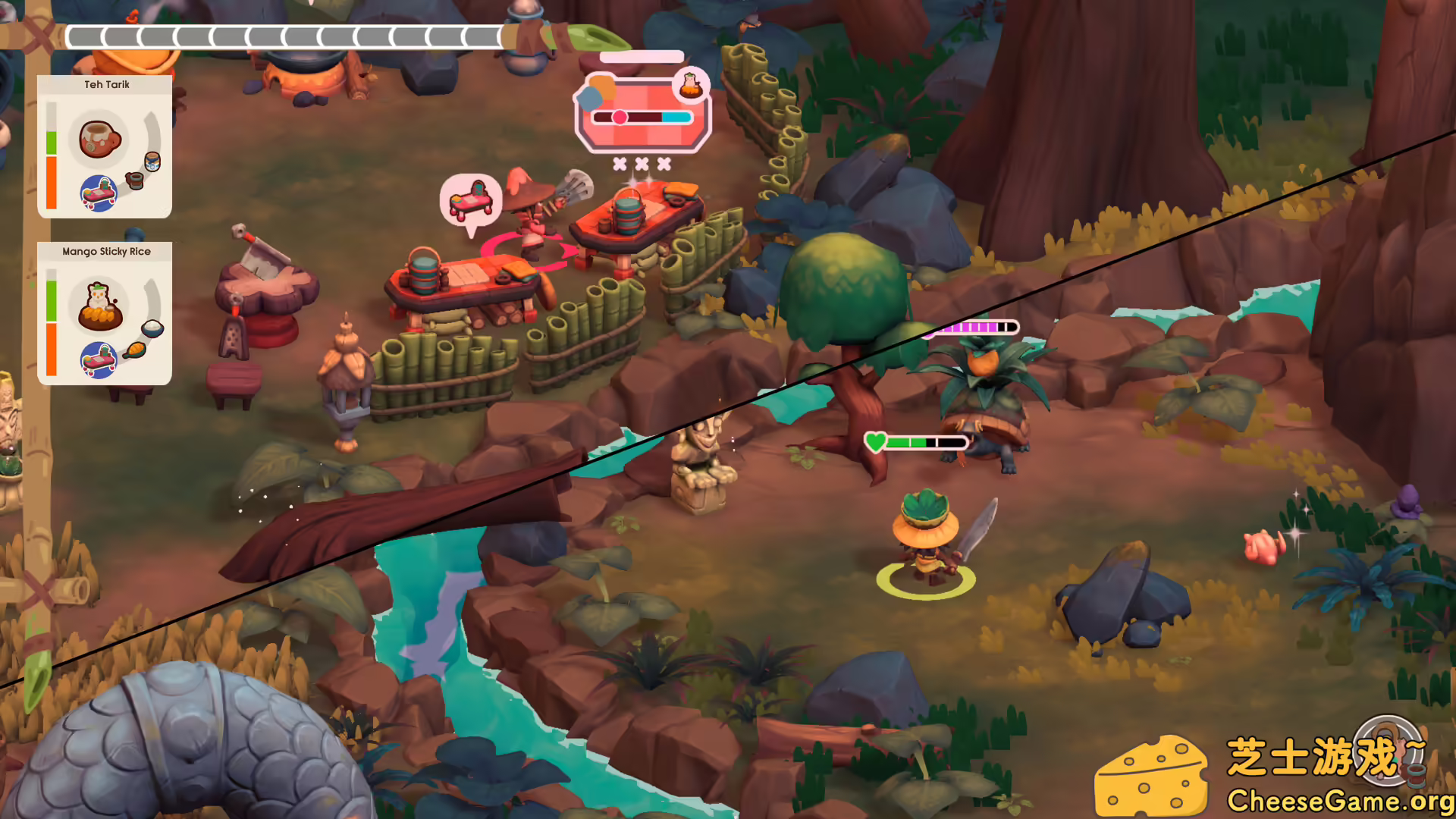Click the empty cup ingredient icon on Teh Tarik order
Viewport: 1456px width, 819px height.
point(134,180)
